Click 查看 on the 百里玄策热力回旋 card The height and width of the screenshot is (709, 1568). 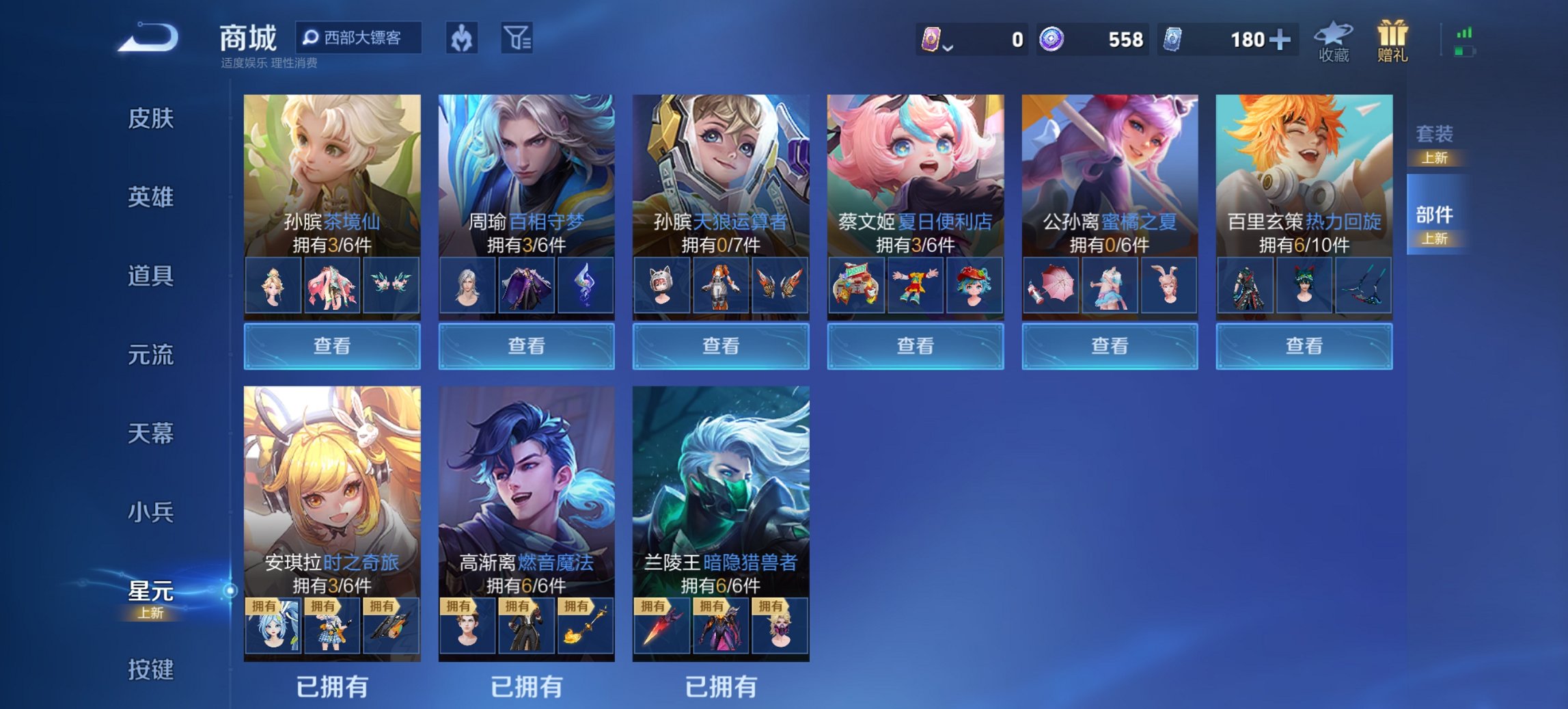pos(1302,347)
